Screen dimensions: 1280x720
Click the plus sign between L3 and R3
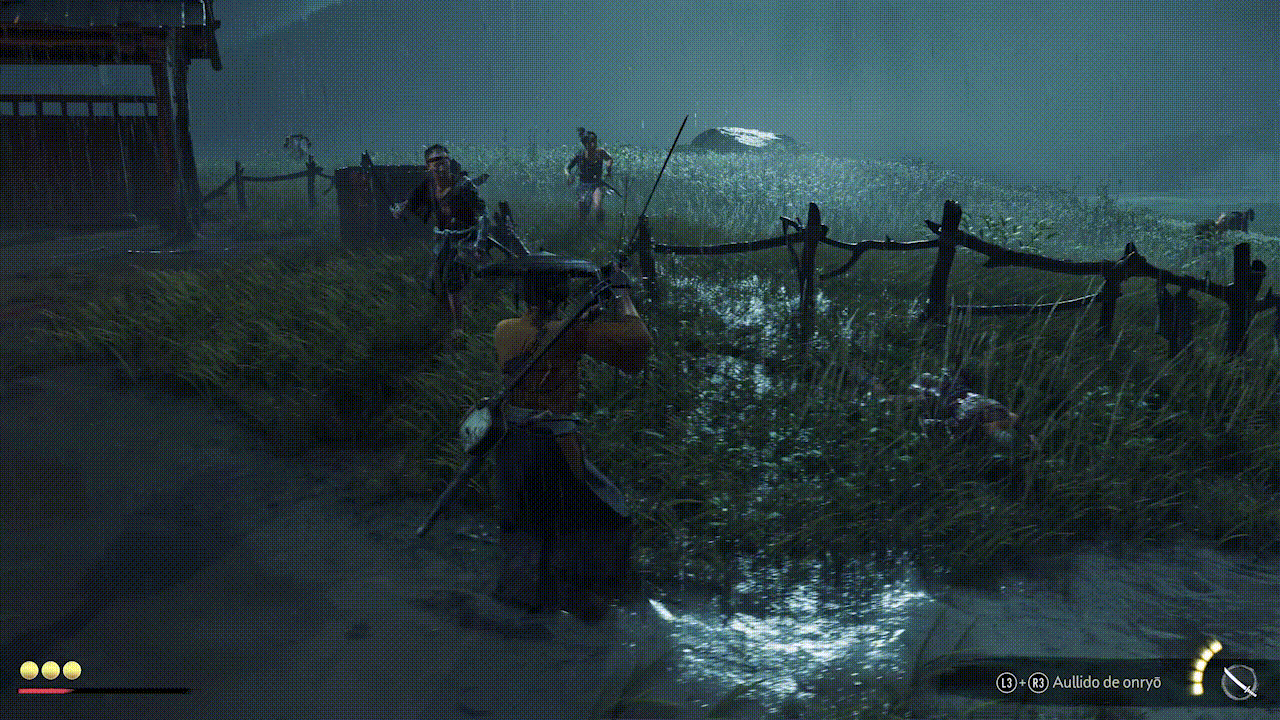[1021, 682]
